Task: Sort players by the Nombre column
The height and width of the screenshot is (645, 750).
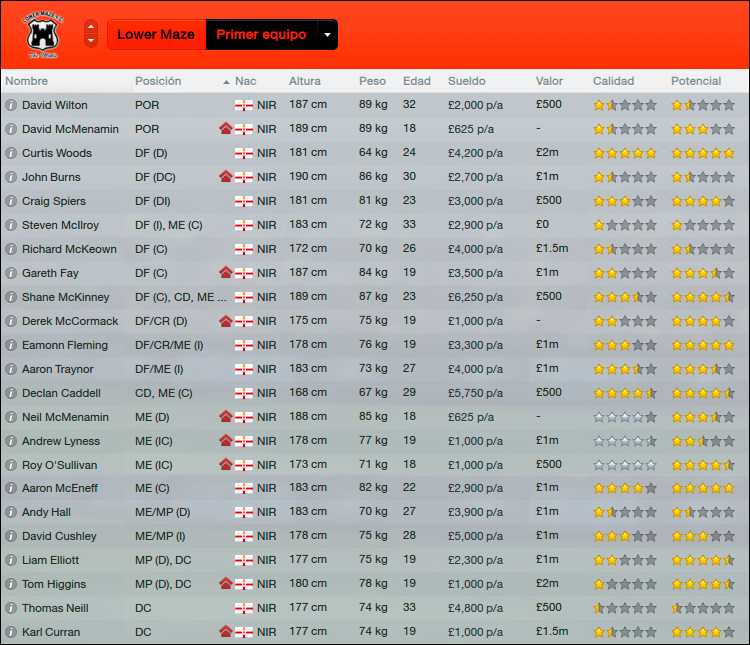Action: click(x=27, y=81)
